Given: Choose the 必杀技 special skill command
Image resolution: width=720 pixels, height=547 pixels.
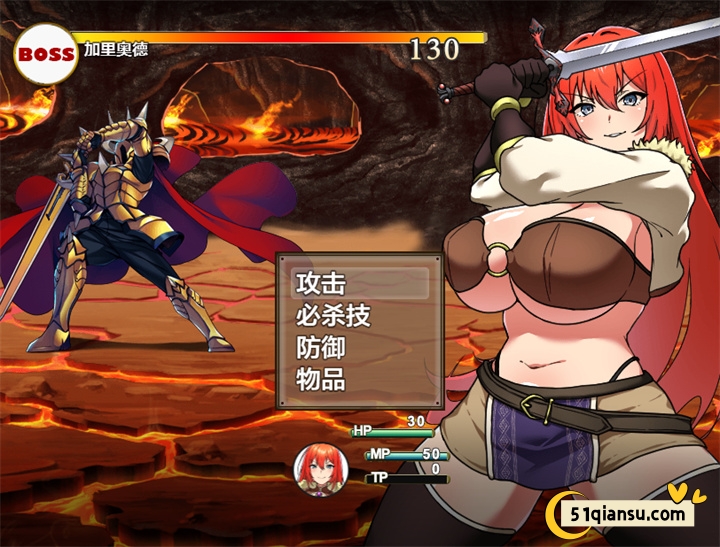Looking at the screenshot, I should (334, 316).
